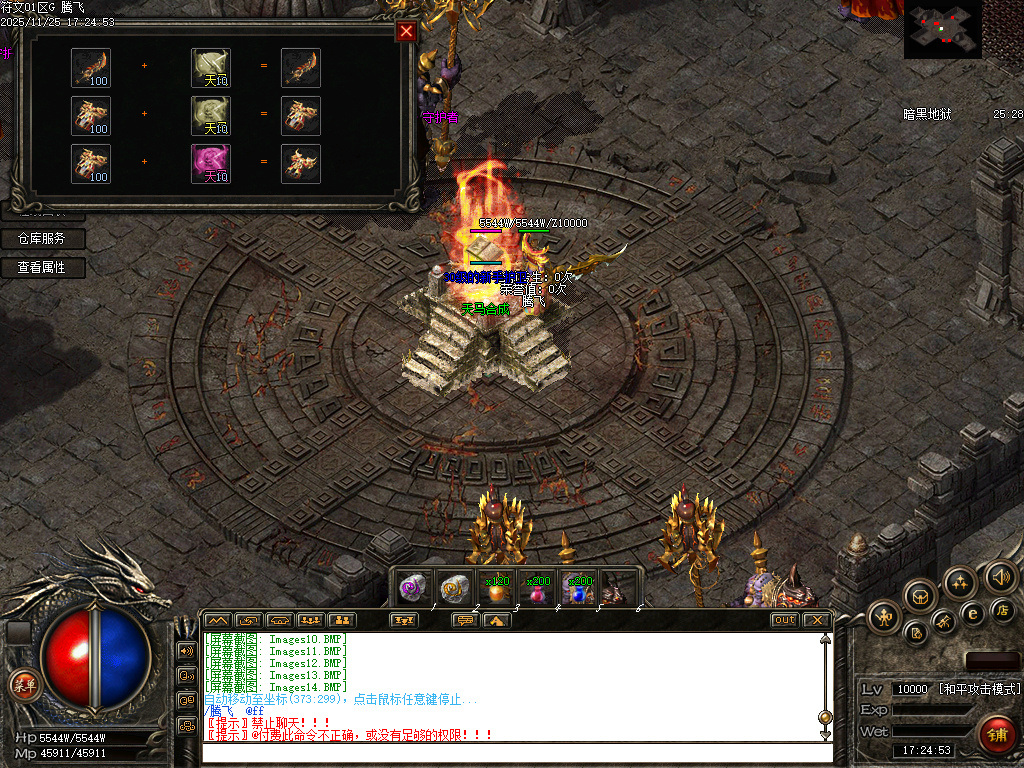Click the chat window's out button
This screenshot has width=1024, height=768.
point(785,620)
